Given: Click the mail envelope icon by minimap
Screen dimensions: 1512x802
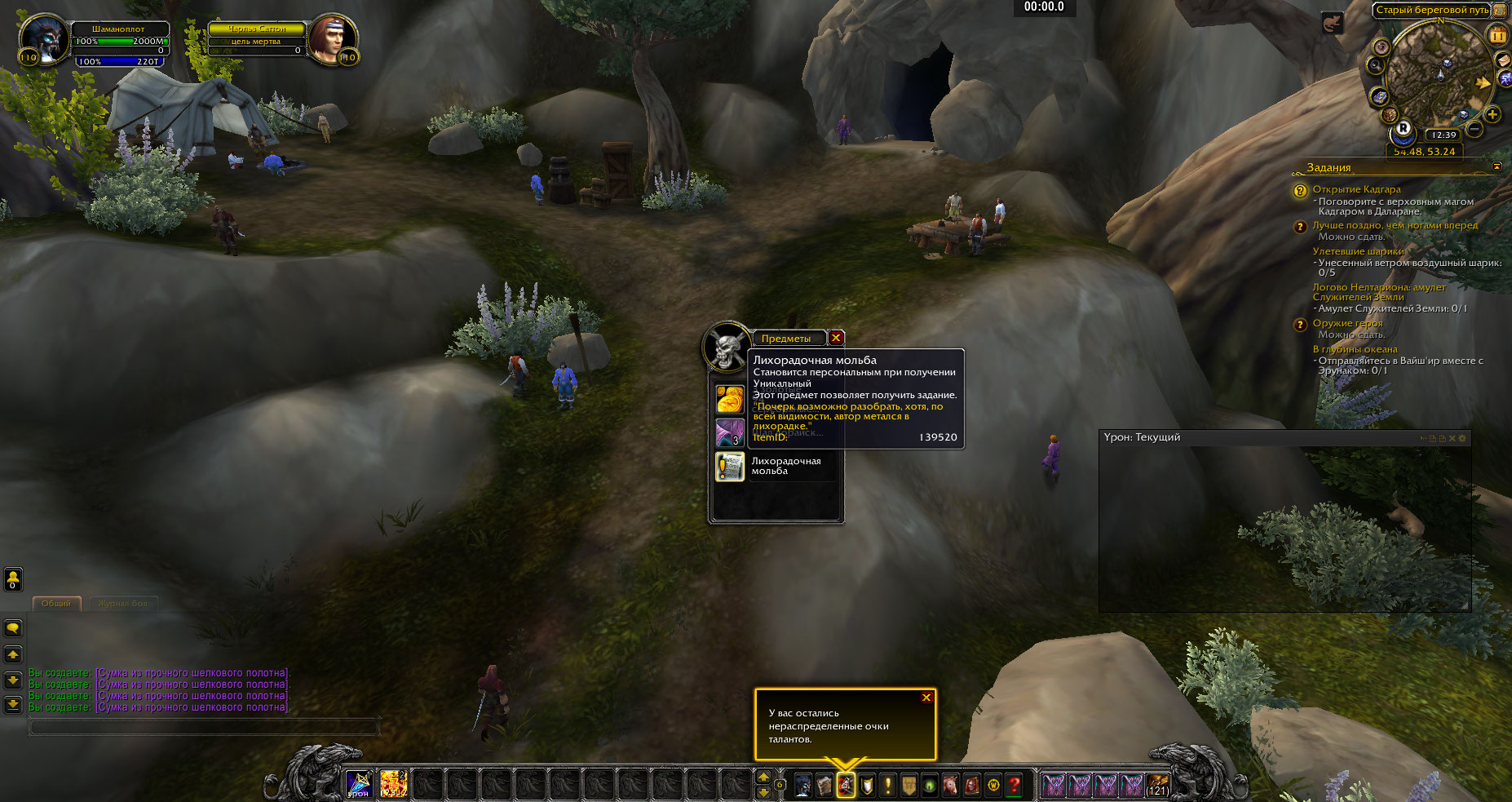Looking at the screenshot, I should click(1502, 60).
